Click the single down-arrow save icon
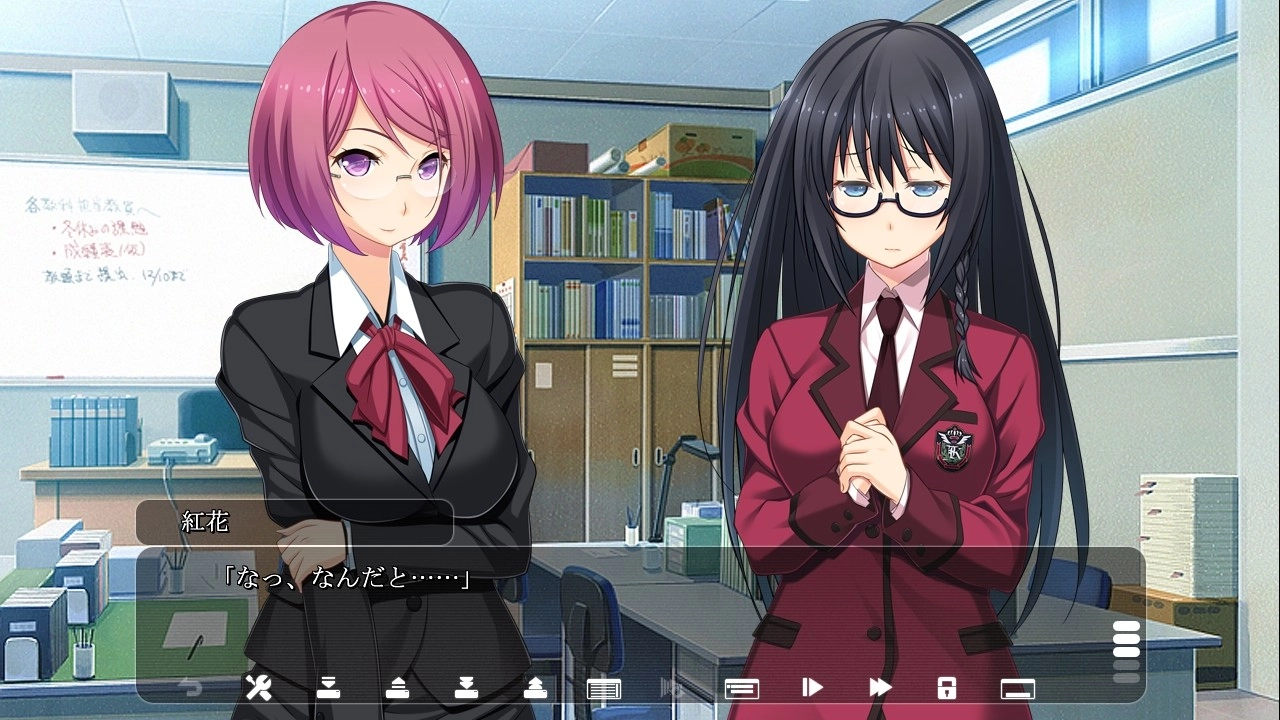 [x=328, y=687]
